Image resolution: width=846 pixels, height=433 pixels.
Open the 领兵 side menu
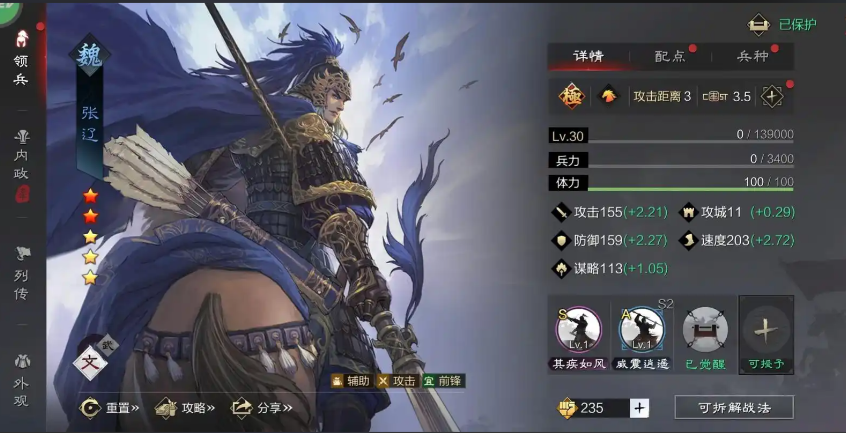point(21,58)
